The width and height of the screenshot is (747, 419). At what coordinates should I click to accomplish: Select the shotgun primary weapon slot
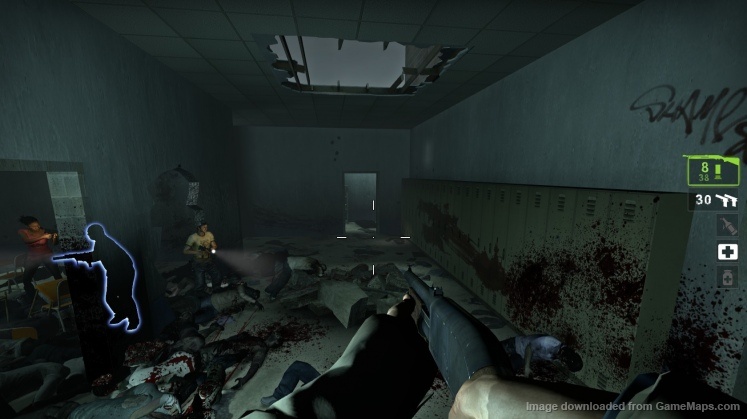717,169
